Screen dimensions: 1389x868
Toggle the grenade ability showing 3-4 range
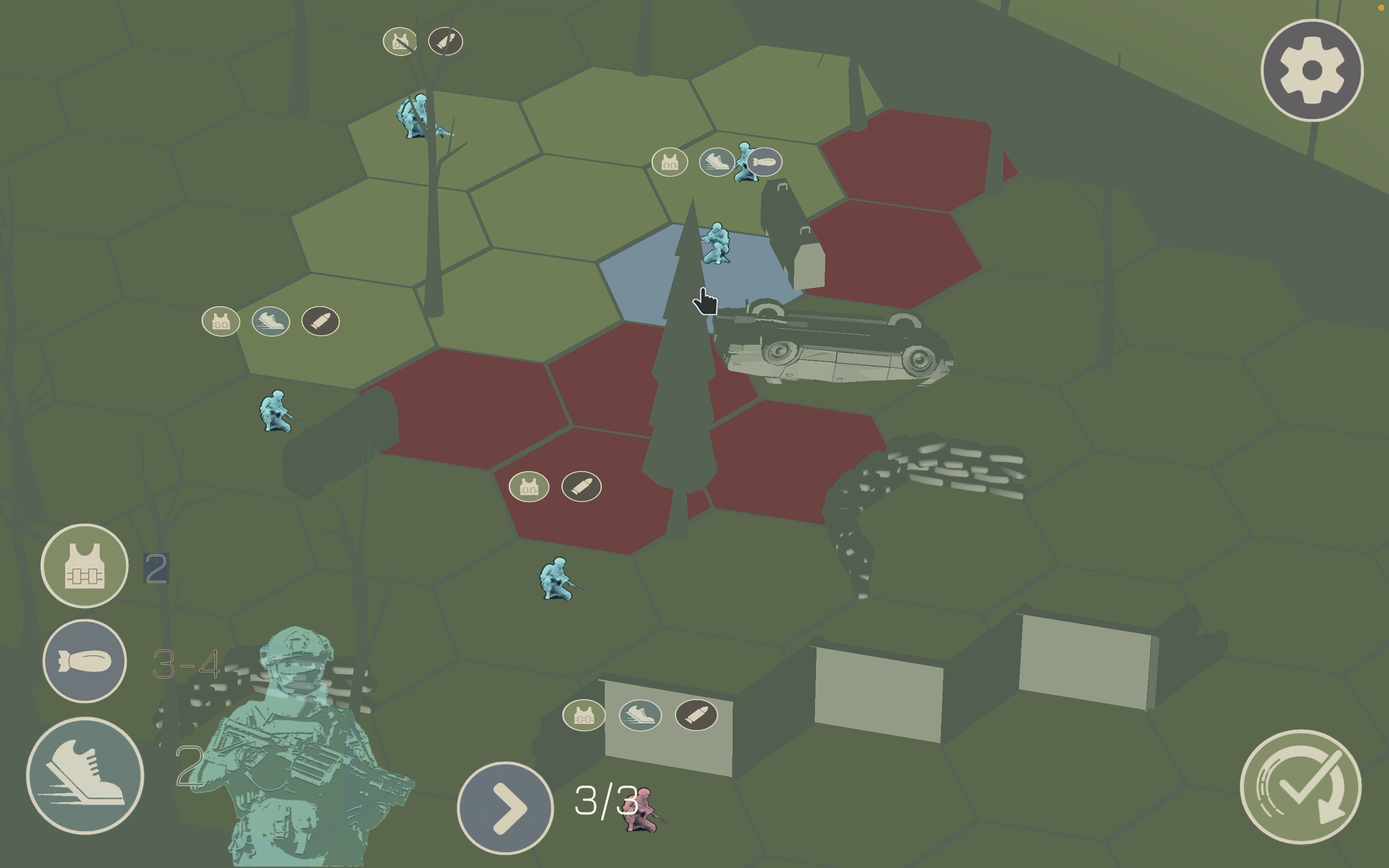coord(84,661)
